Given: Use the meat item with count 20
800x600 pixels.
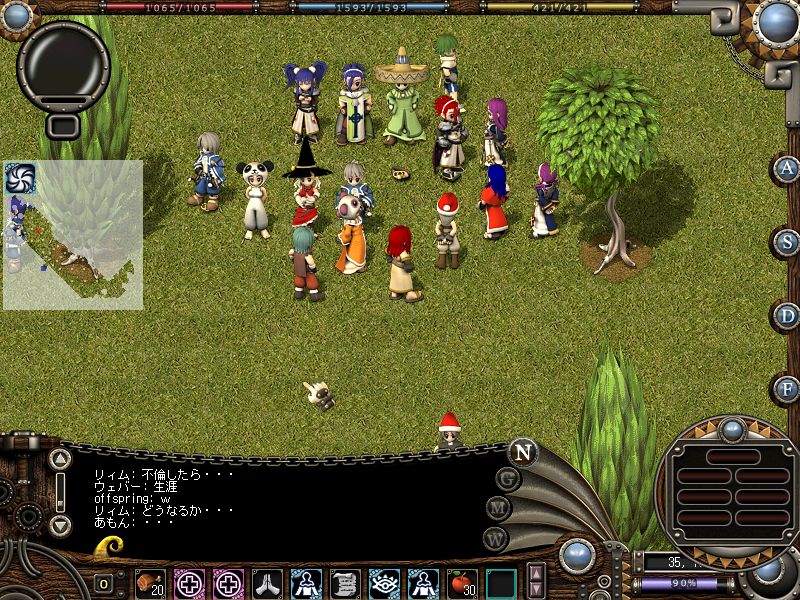Looking at the screenshot, I should click(151, 583).
